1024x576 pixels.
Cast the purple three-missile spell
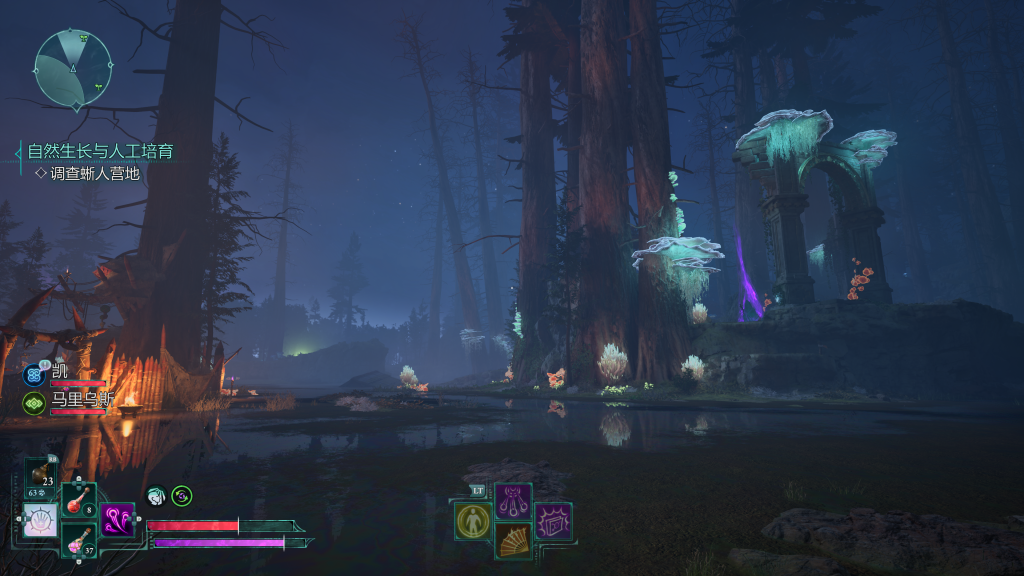coord(513,500)
